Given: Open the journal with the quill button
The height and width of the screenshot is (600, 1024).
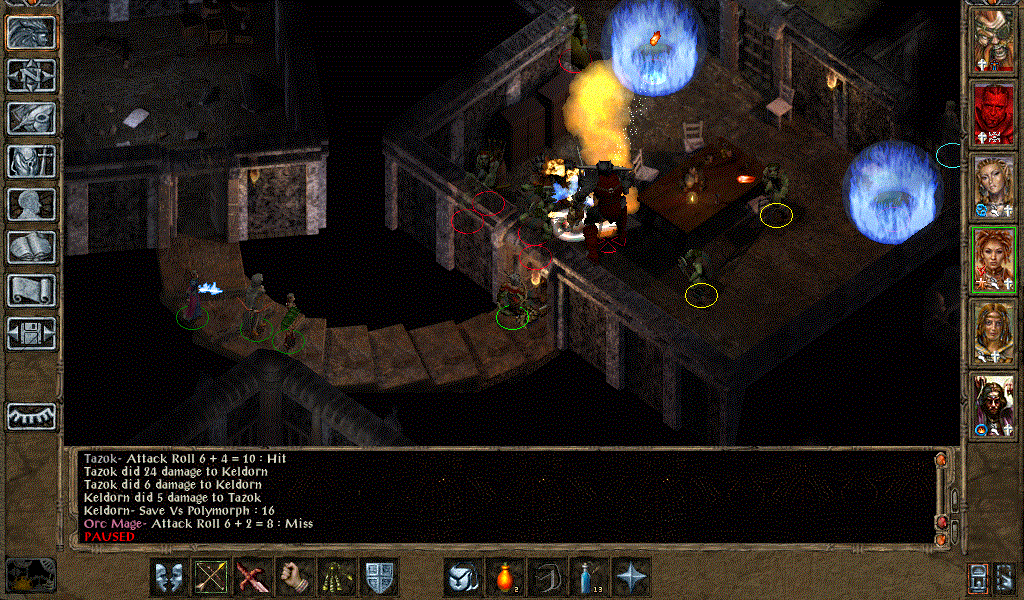Looking at the screenshot, I should tap(32, 118).
